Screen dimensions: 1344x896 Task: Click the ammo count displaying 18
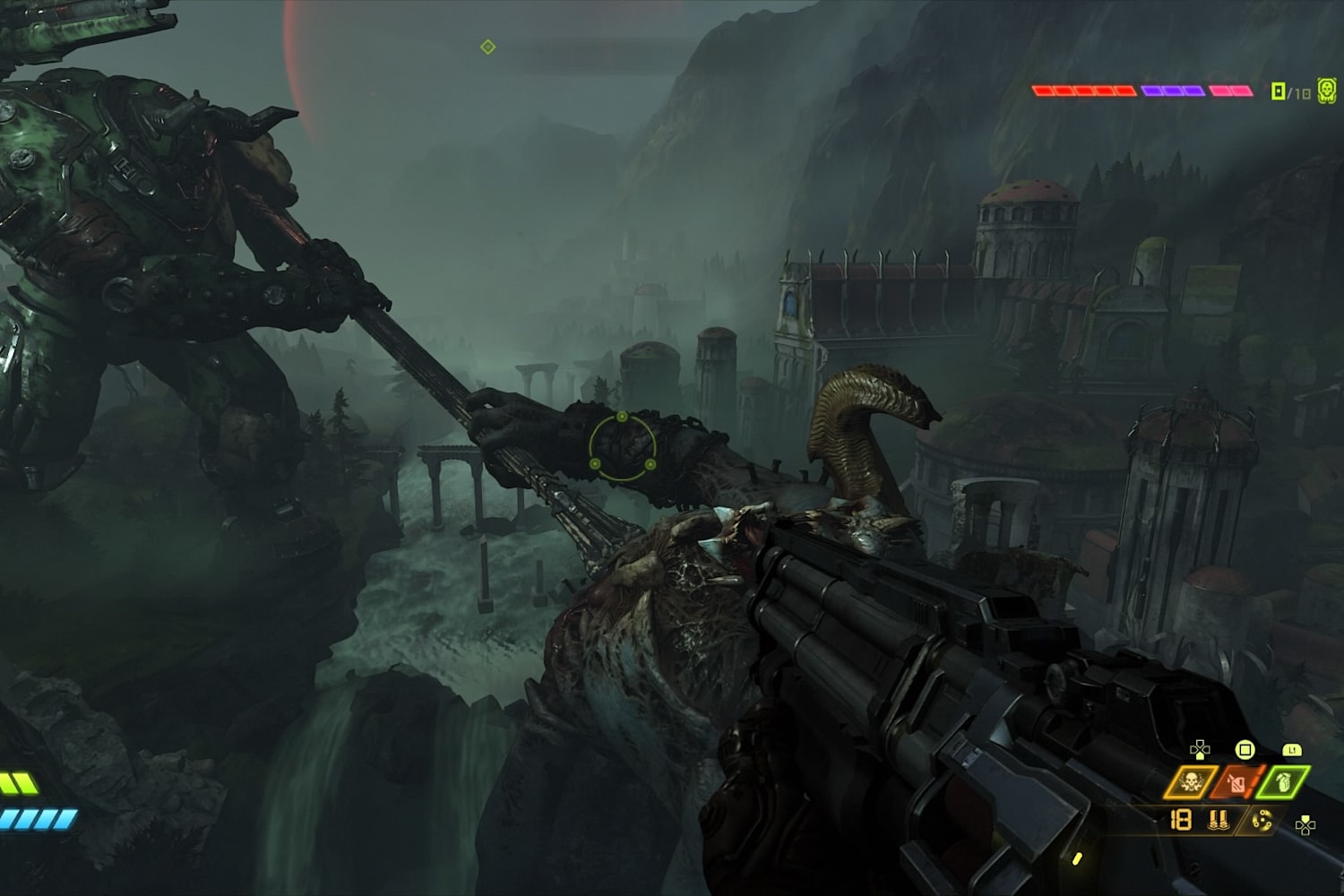click(x=1181, y=820)
